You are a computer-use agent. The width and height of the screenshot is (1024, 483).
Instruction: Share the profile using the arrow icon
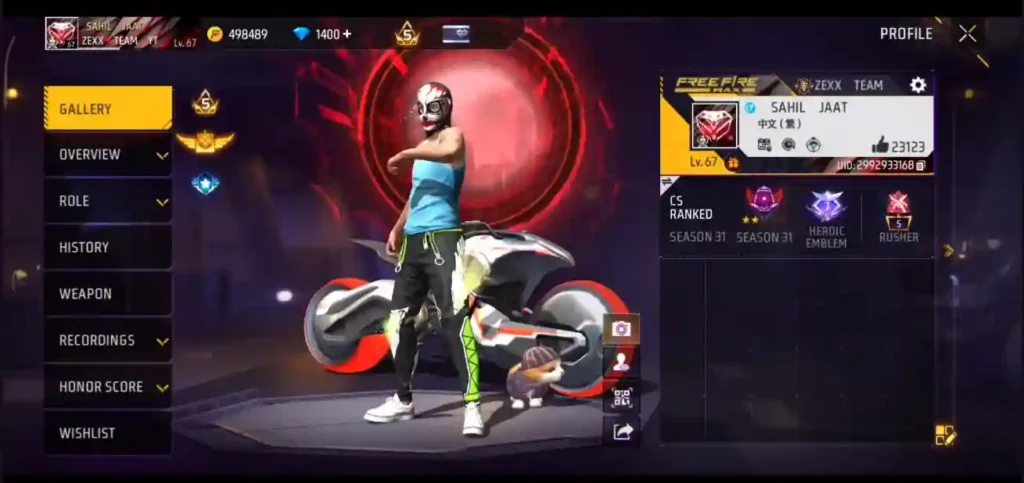click(621, 432)
